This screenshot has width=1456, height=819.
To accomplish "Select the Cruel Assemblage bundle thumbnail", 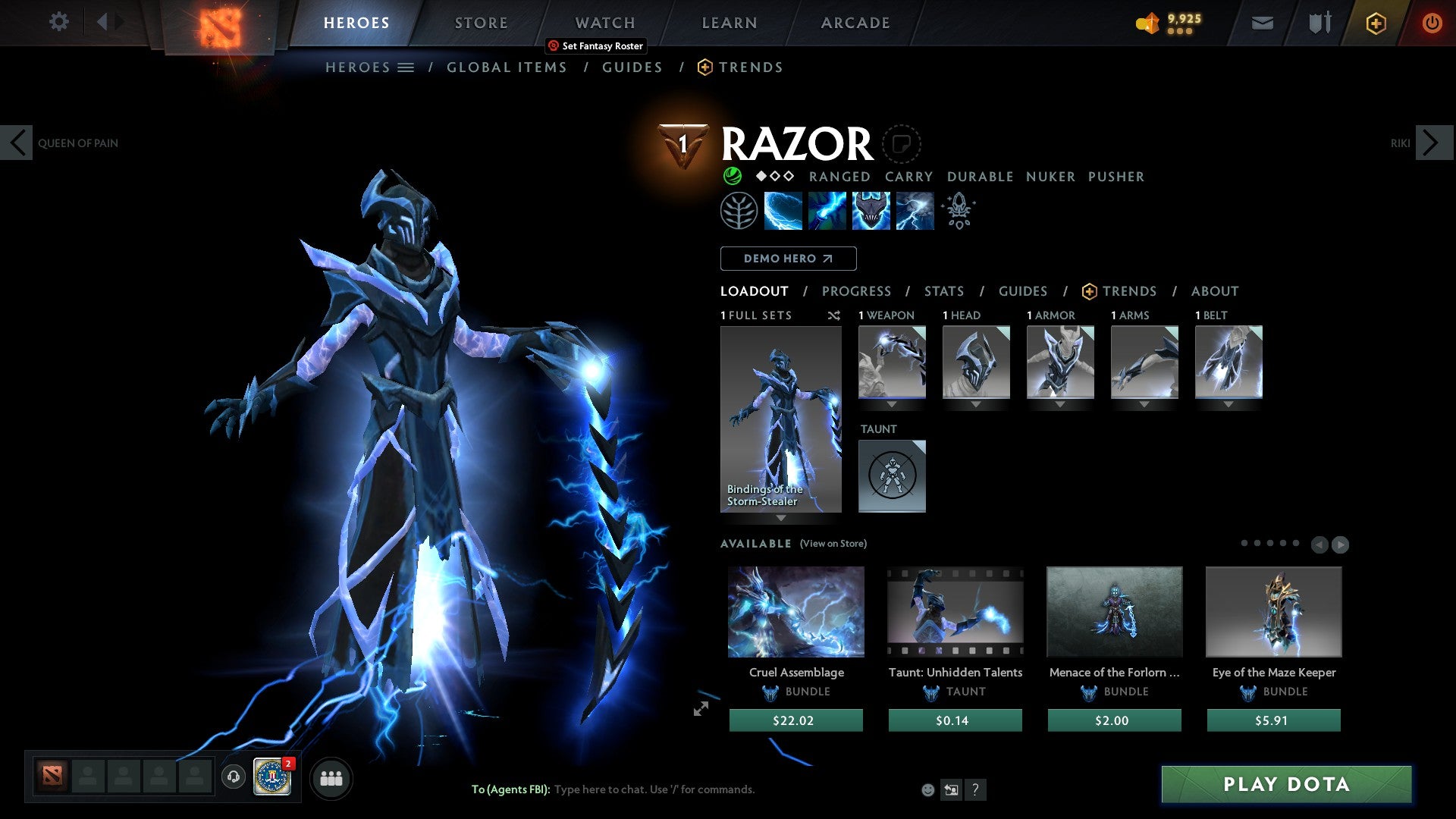I will pyautogui.click(x=795, y=611).
